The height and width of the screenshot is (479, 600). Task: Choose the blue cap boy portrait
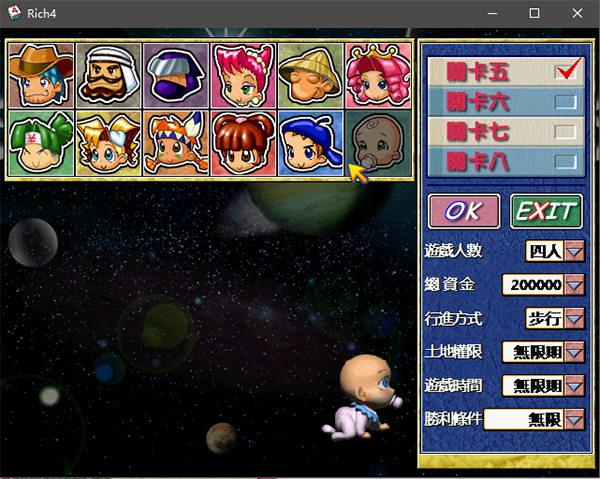[311, 143]
